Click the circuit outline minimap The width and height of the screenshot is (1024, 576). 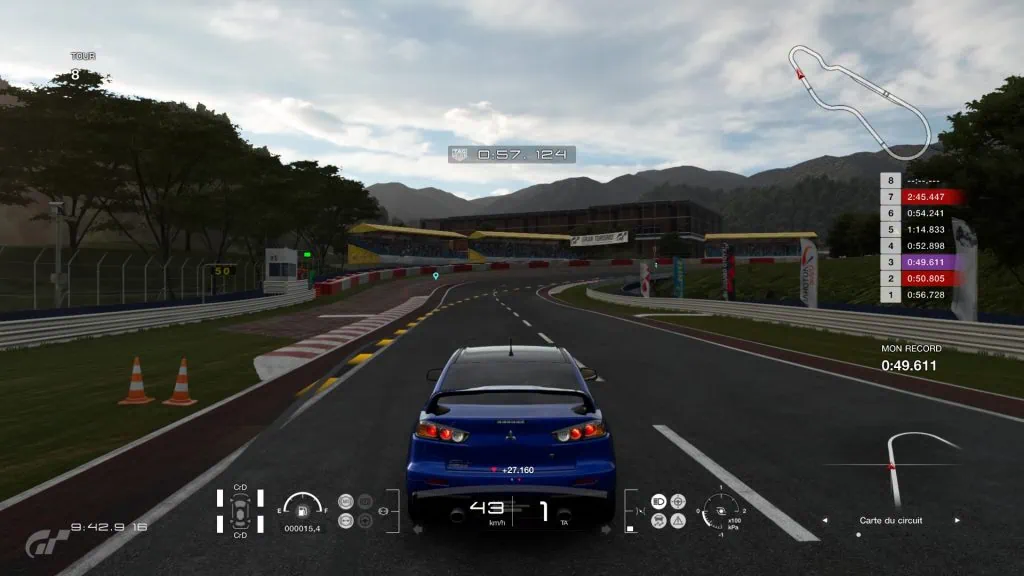(858, 98)
